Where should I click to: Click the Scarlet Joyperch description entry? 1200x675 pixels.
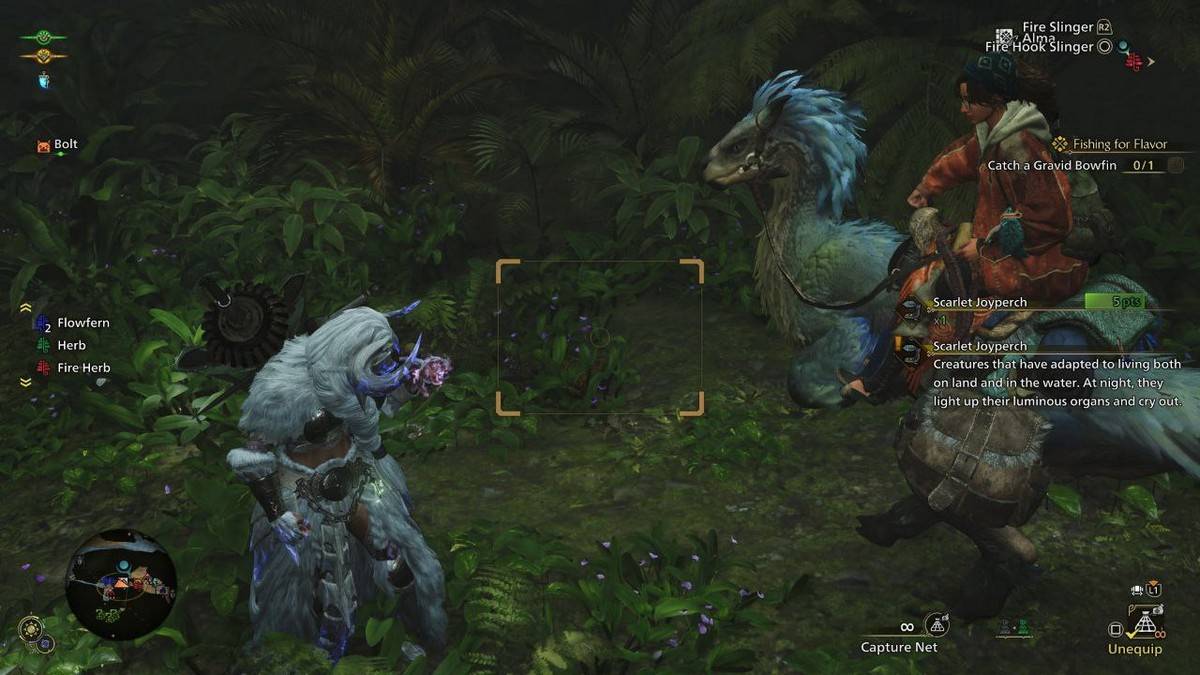coord(978,346)
